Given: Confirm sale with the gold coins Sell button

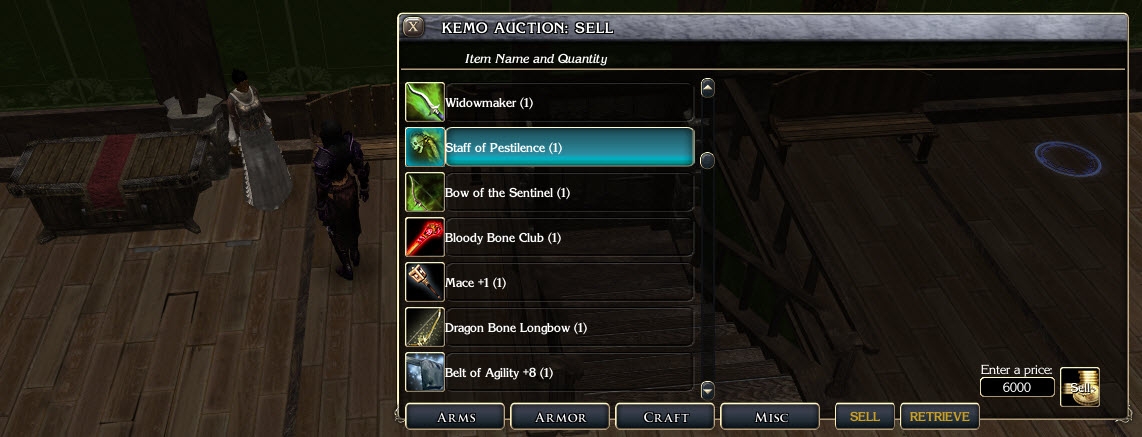Looking at the screenshot, I should [1080, 387].
